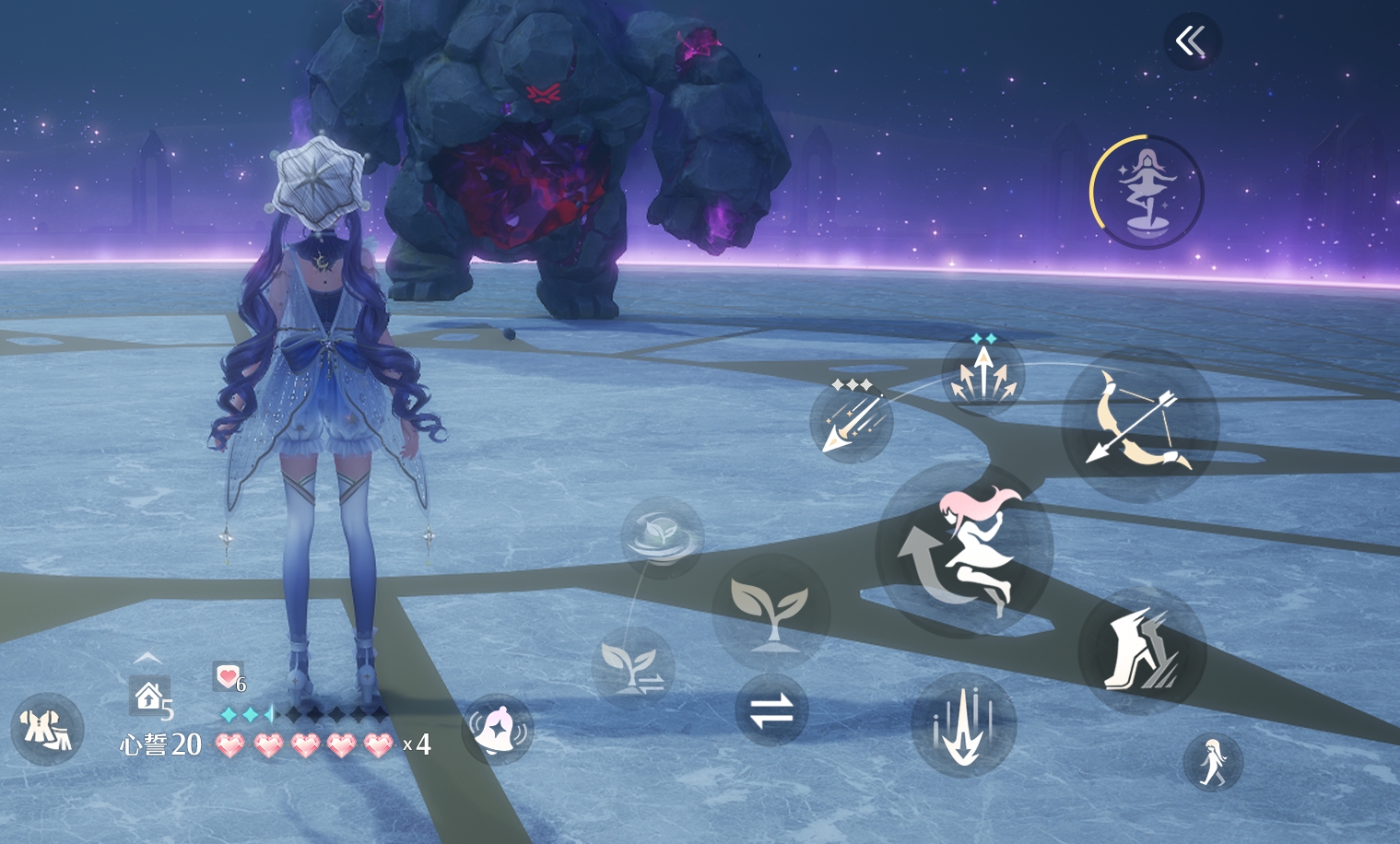1400x844 pixels.
Task: Click the two-arrow swap button
Action: pyautogui.click(x=771, y=710)
